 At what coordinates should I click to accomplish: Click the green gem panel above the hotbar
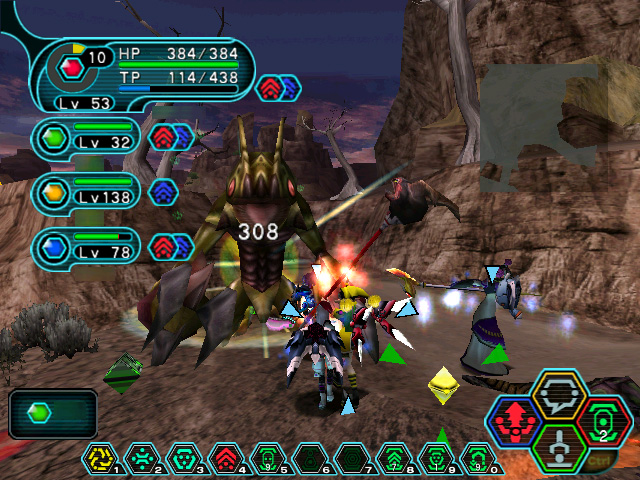tap(53, 413)
